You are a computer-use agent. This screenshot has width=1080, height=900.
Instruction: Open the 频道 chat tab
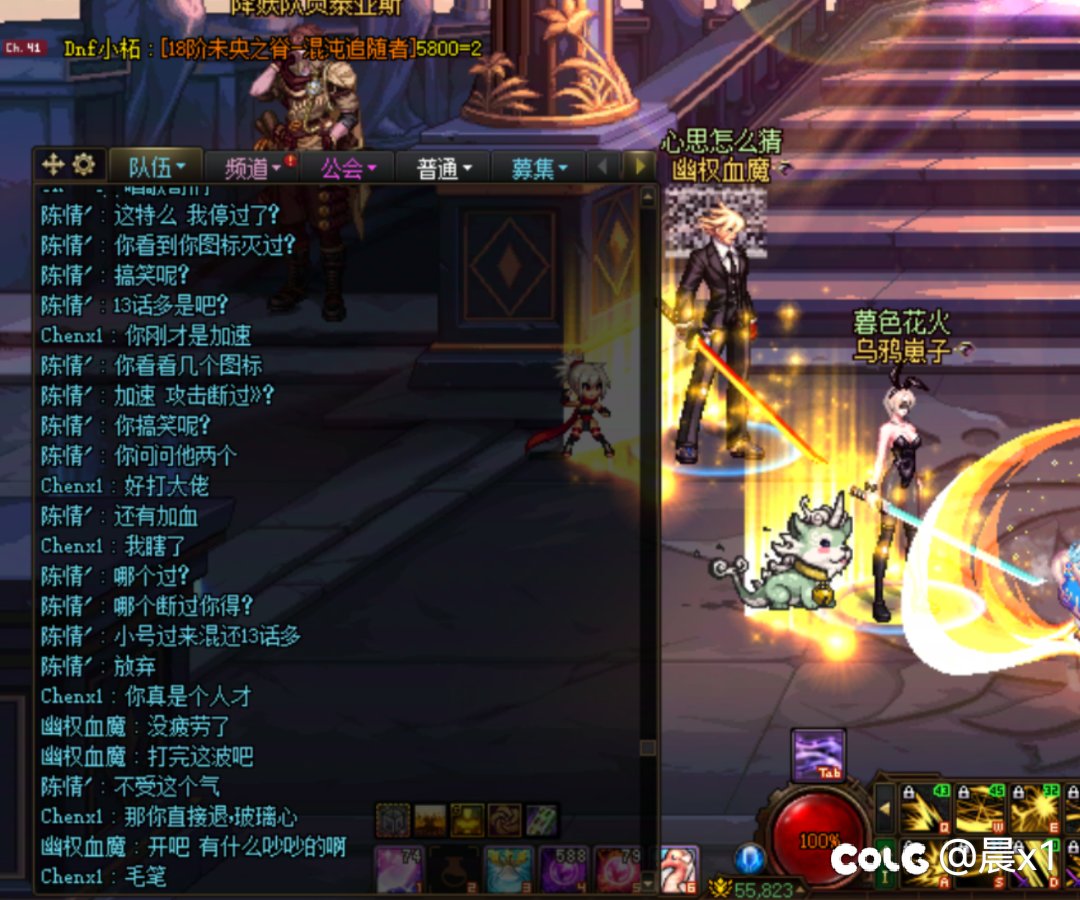(x=252, y=168)
